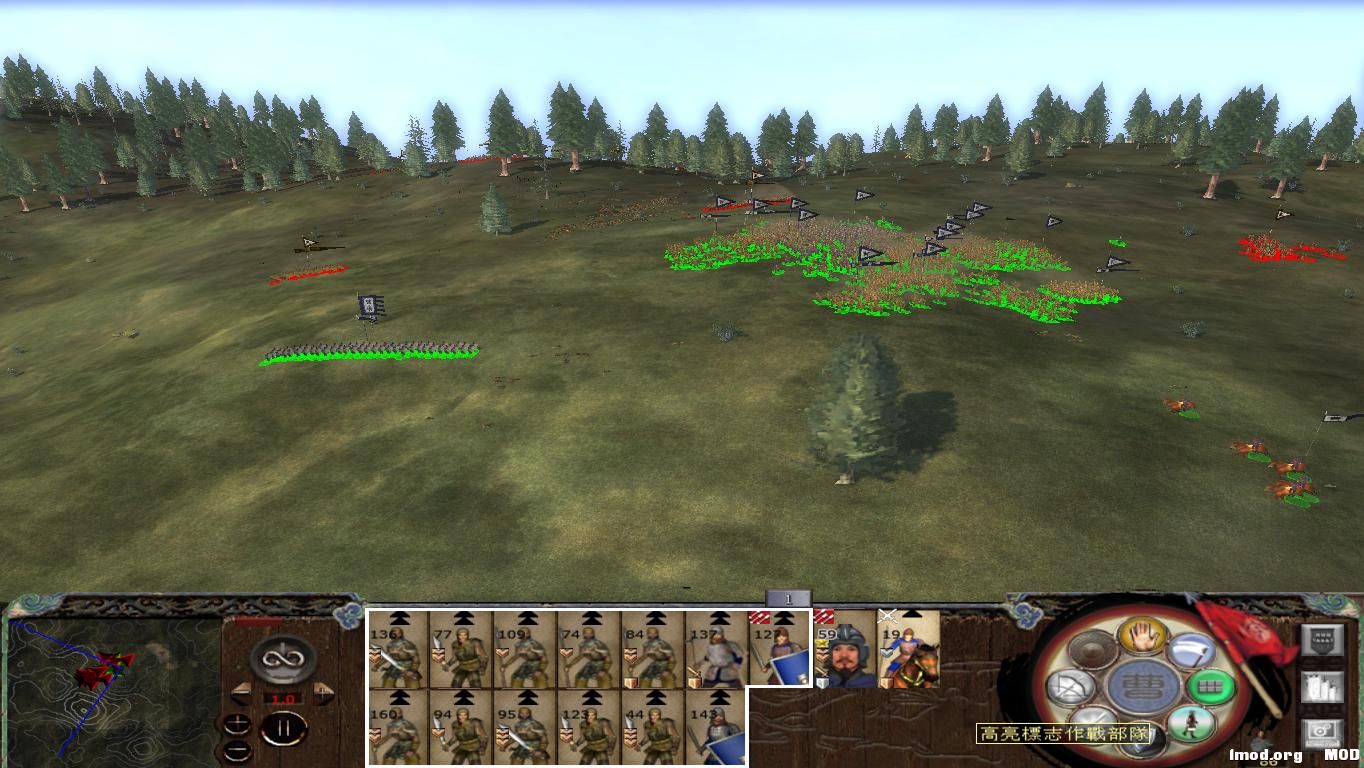Toggle run mode with the running figure icon
This screenshot has width=1364, height=768.
[x=1191, y=723]
